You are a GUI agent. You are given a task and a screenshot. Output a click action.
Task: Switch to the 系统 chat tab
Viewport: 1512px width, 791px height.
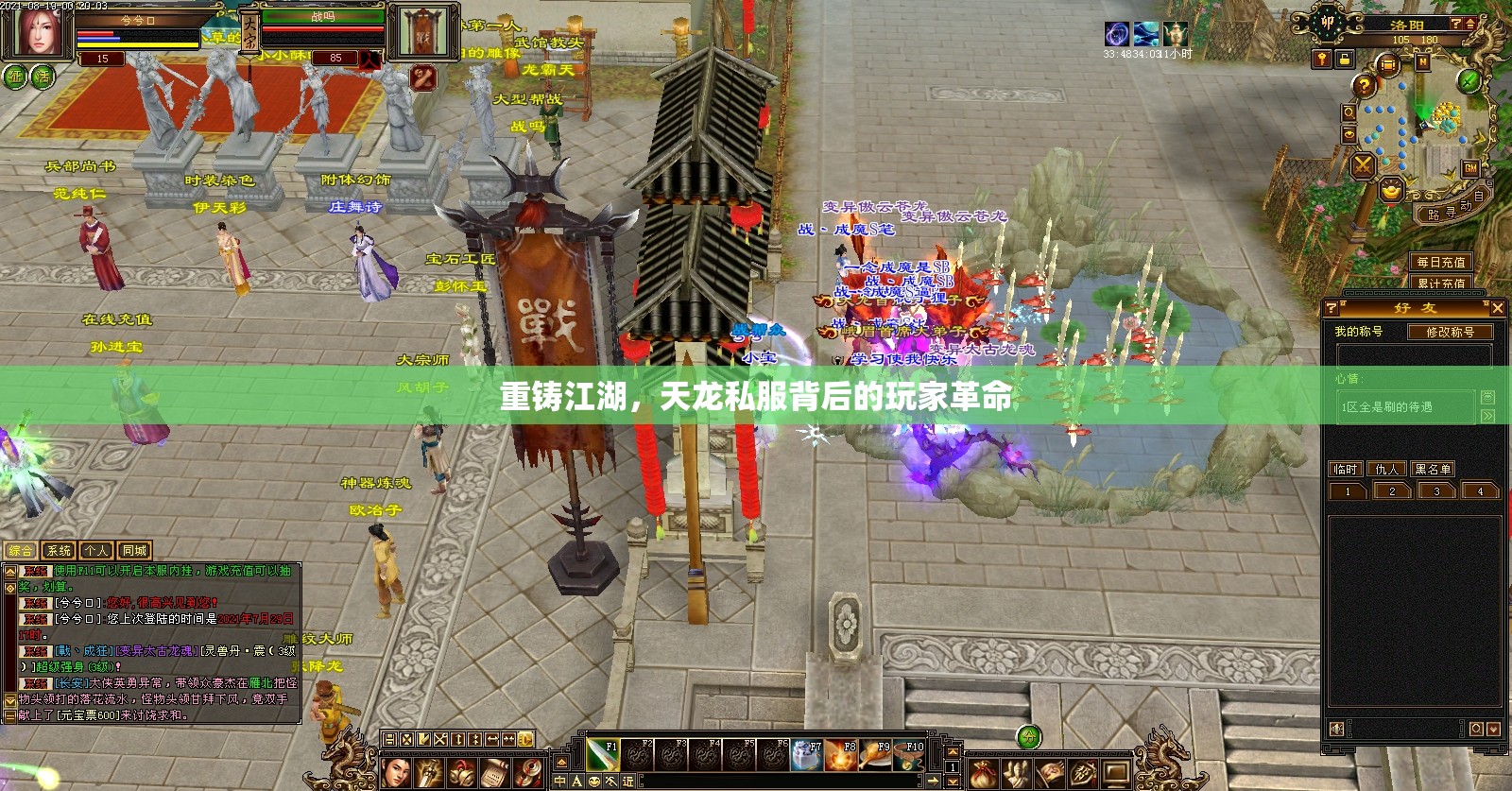pos(59,548)
